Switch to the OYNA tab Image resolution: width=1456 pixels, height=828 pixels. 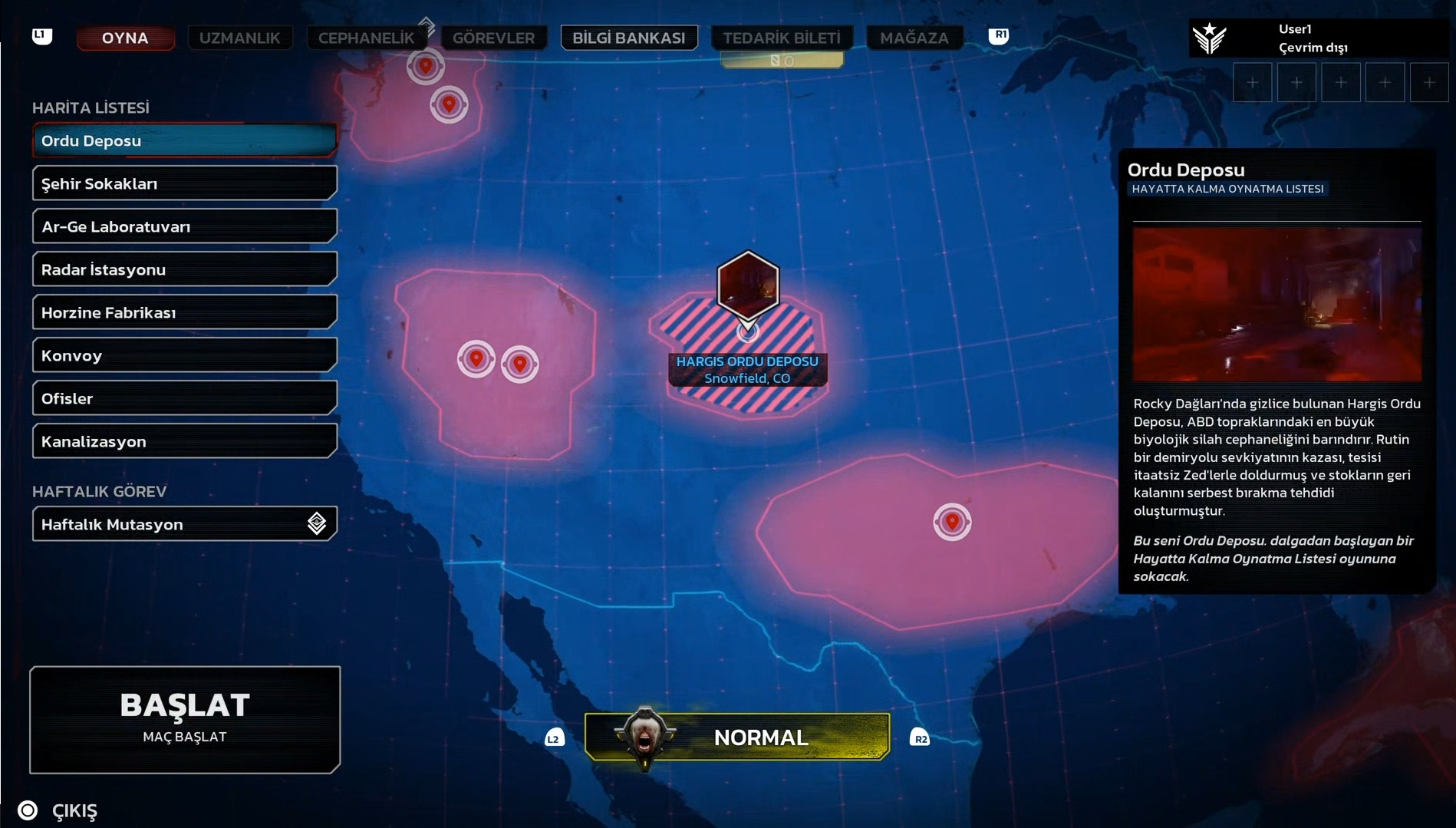125,38
